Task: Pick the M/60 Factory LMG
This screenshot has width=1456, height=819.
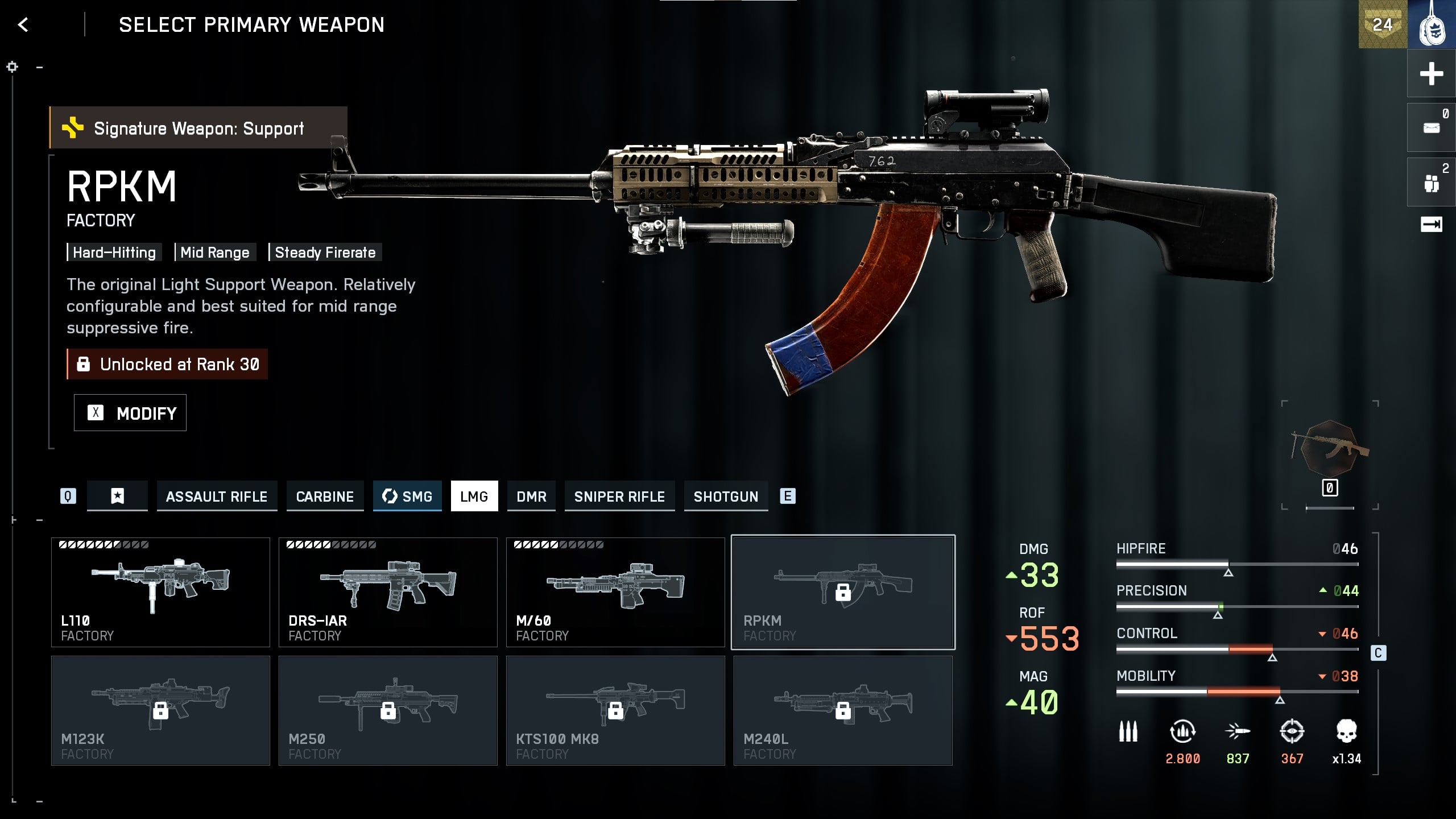Action: point(615,592)
